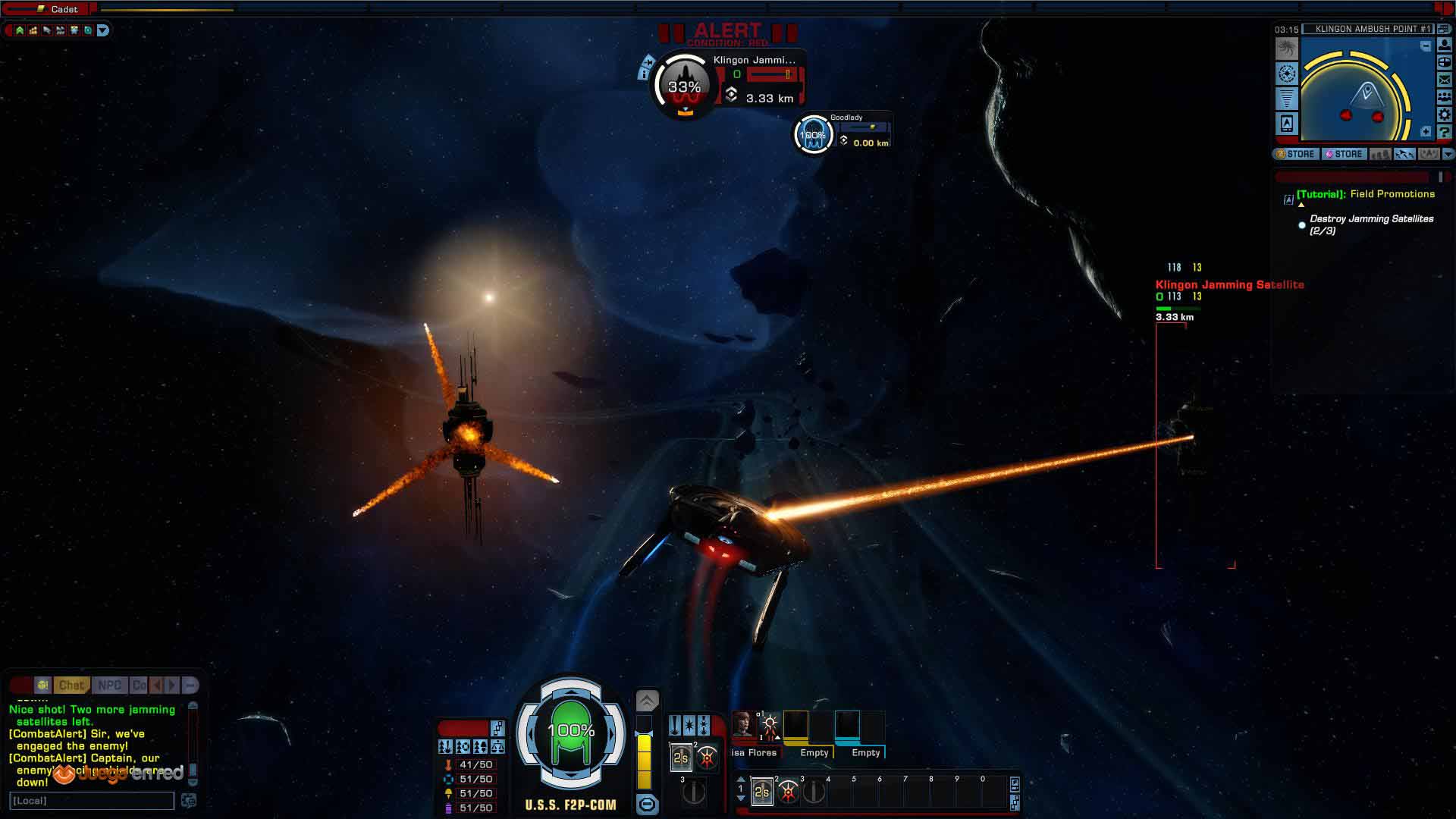Open the NPC chat tab

click(109, 686)
